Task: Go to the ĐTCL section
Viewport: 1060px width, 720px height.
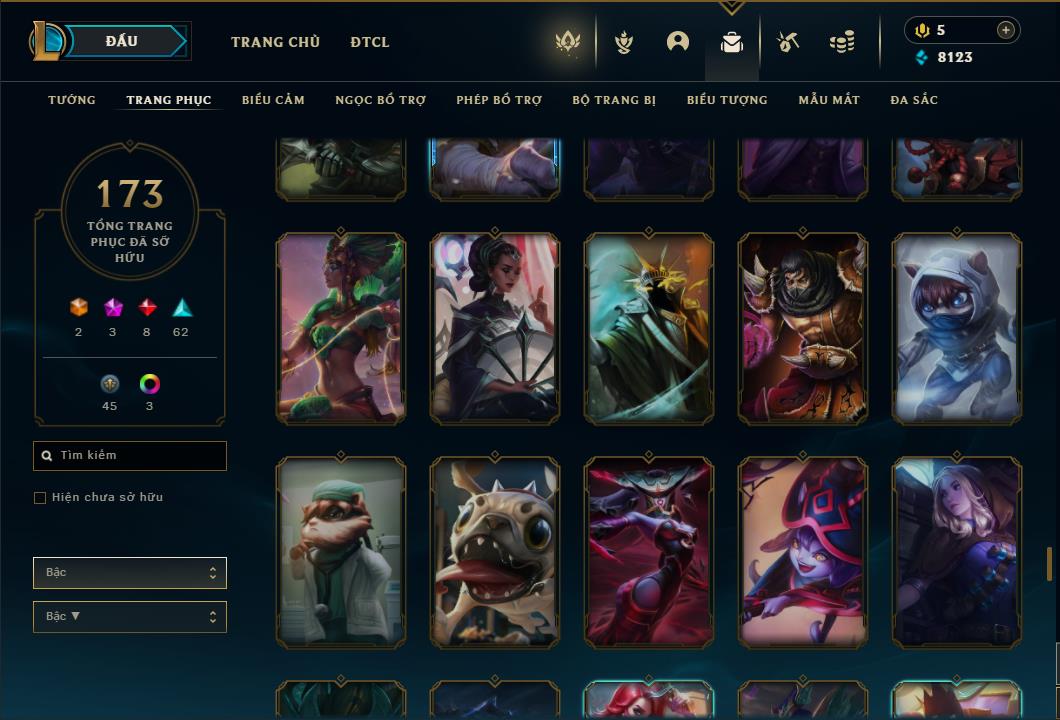Action: [370, 42]
